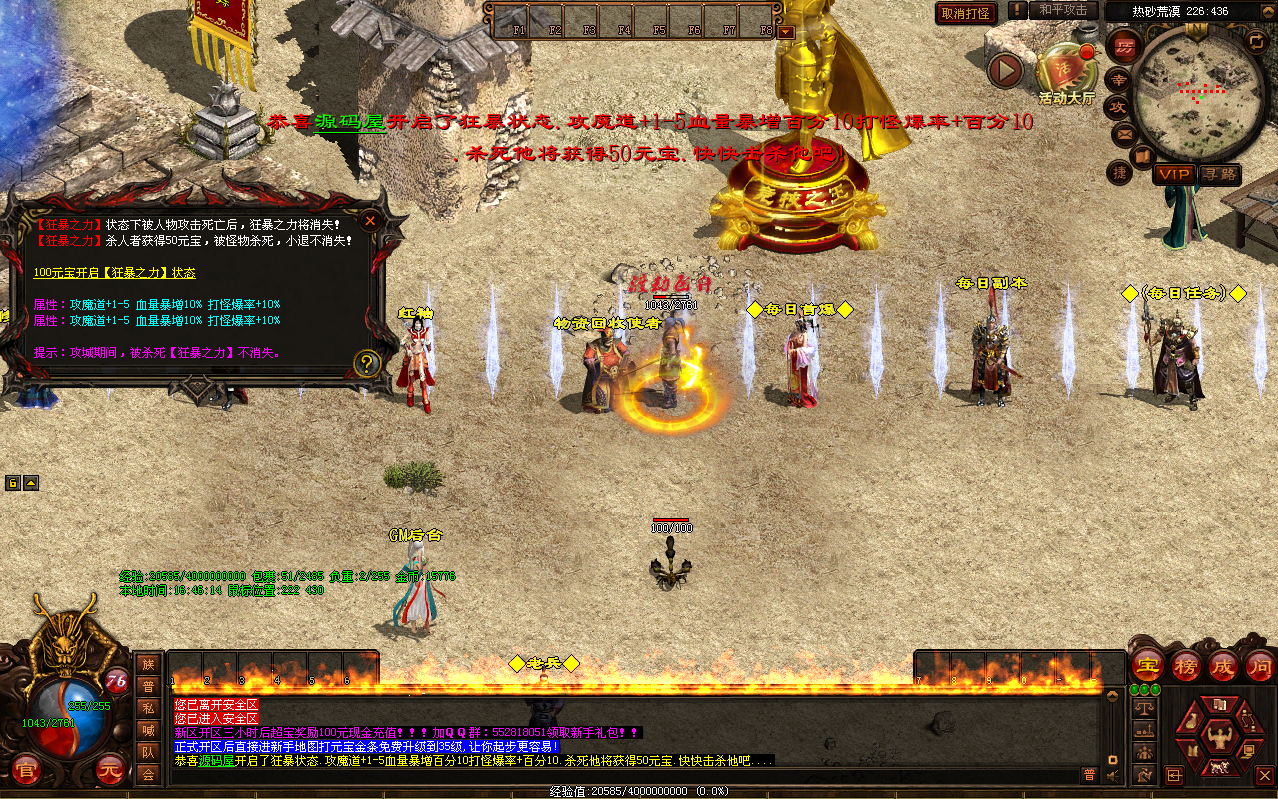Image resolution: width=1278 pixels, height=799 pixels.
Task: Open the character figure menu icon
Action: pos(1218,736)
